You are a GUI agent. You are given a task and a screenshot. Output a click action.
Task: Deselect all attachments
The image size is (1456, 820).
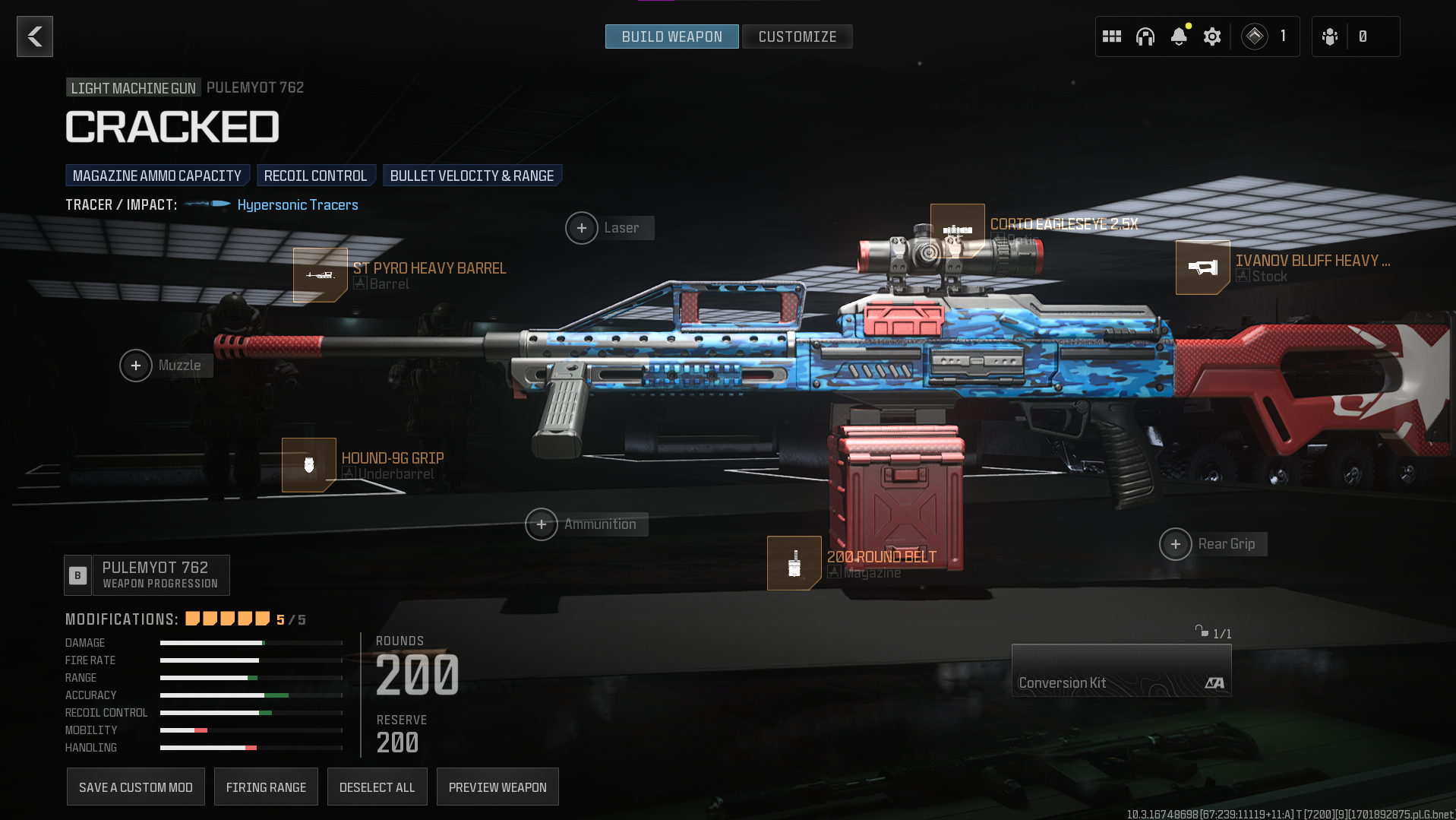(x=377, y=787)
